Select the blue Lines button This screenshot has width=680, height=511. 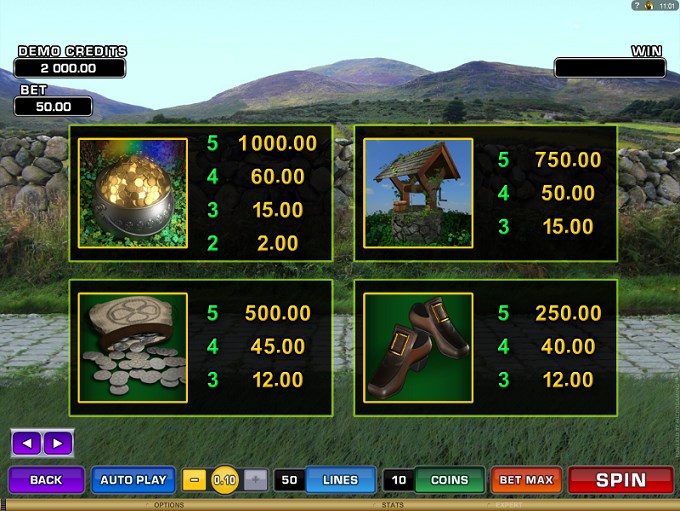[340, 480]
